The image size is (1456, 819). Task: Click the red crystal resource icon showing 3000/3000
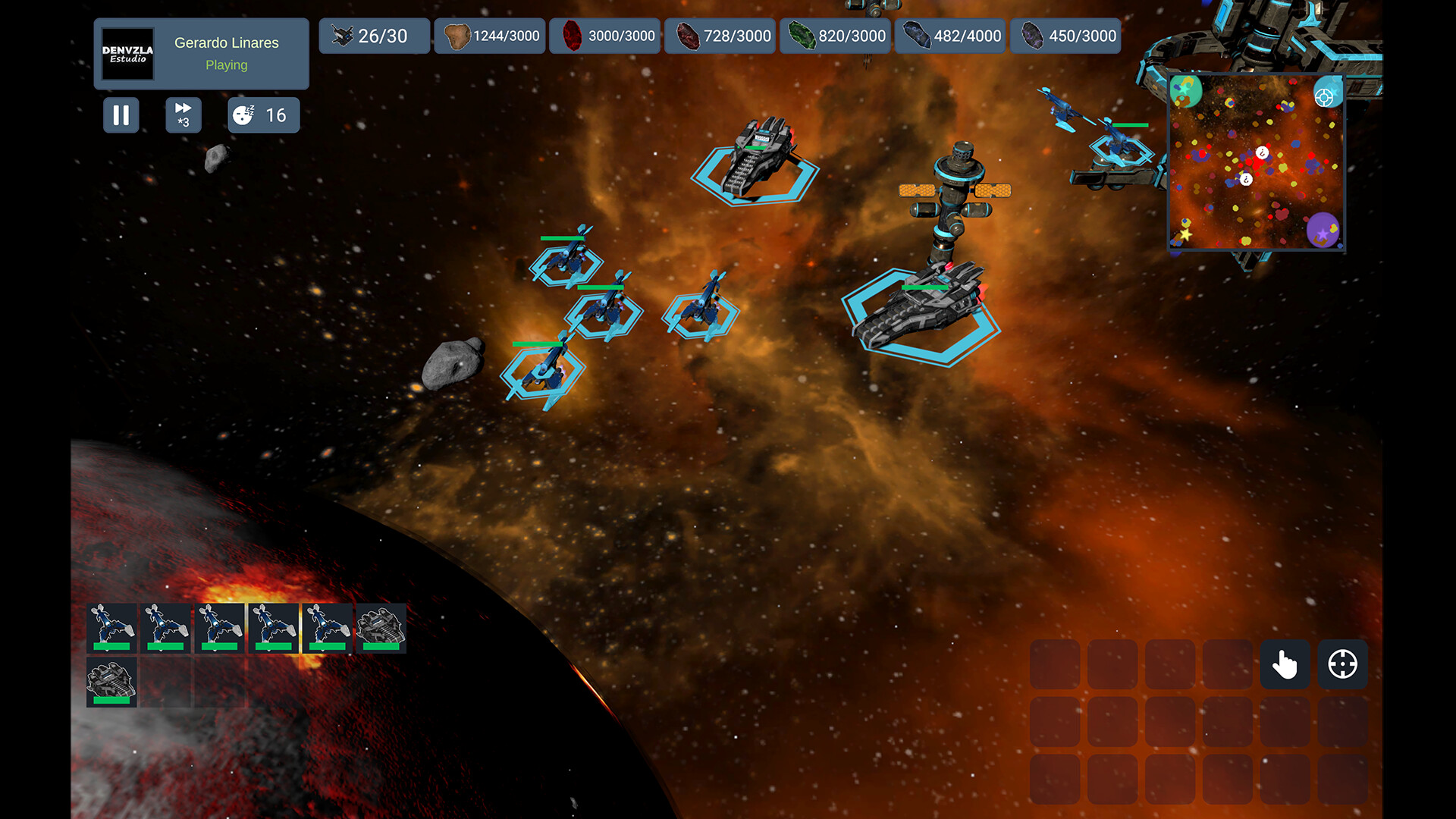pyautogui.click(x=574, y=35)
